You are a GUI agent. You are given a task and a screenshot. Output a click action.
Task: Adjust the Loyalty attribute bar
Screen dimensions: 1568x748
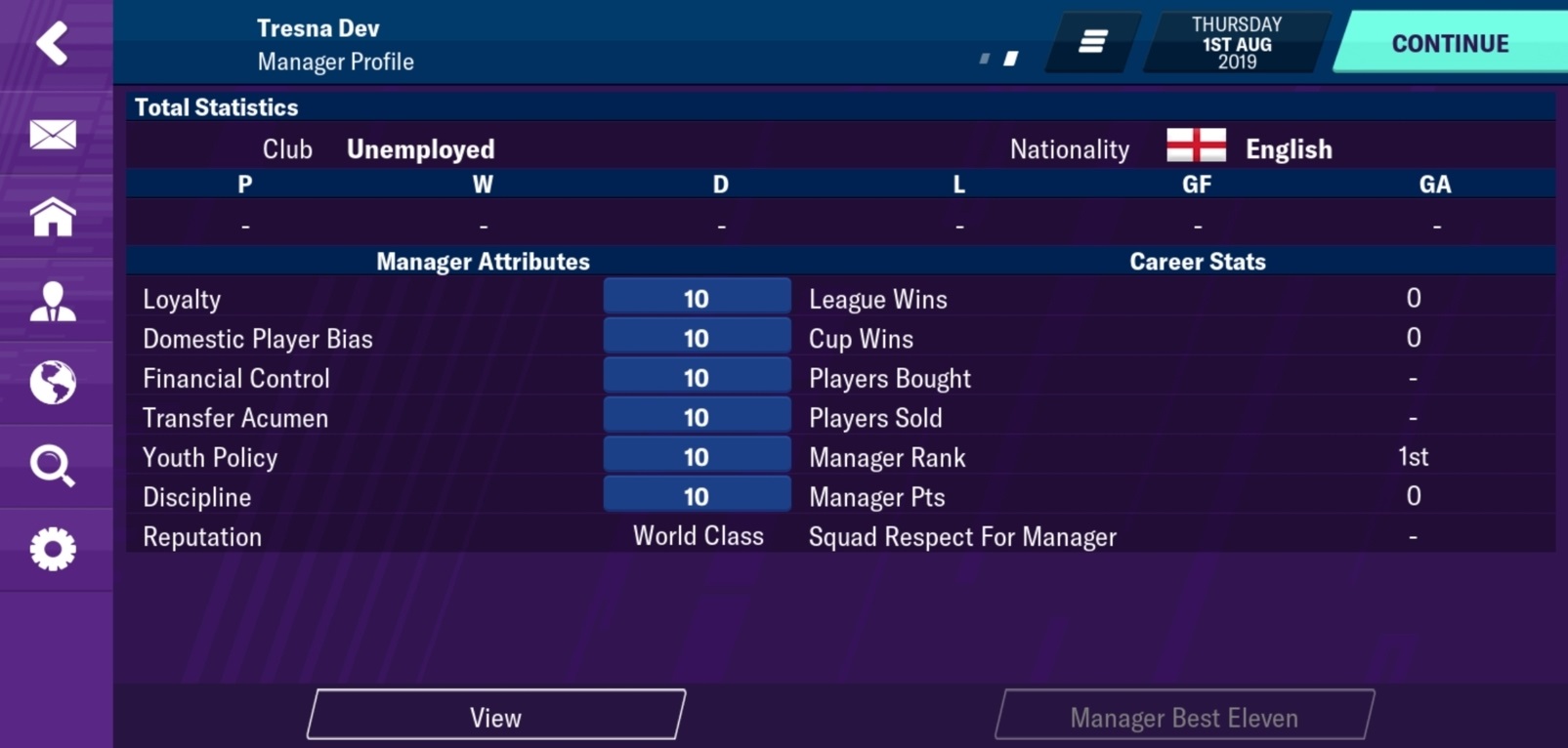tap(697, 298)
